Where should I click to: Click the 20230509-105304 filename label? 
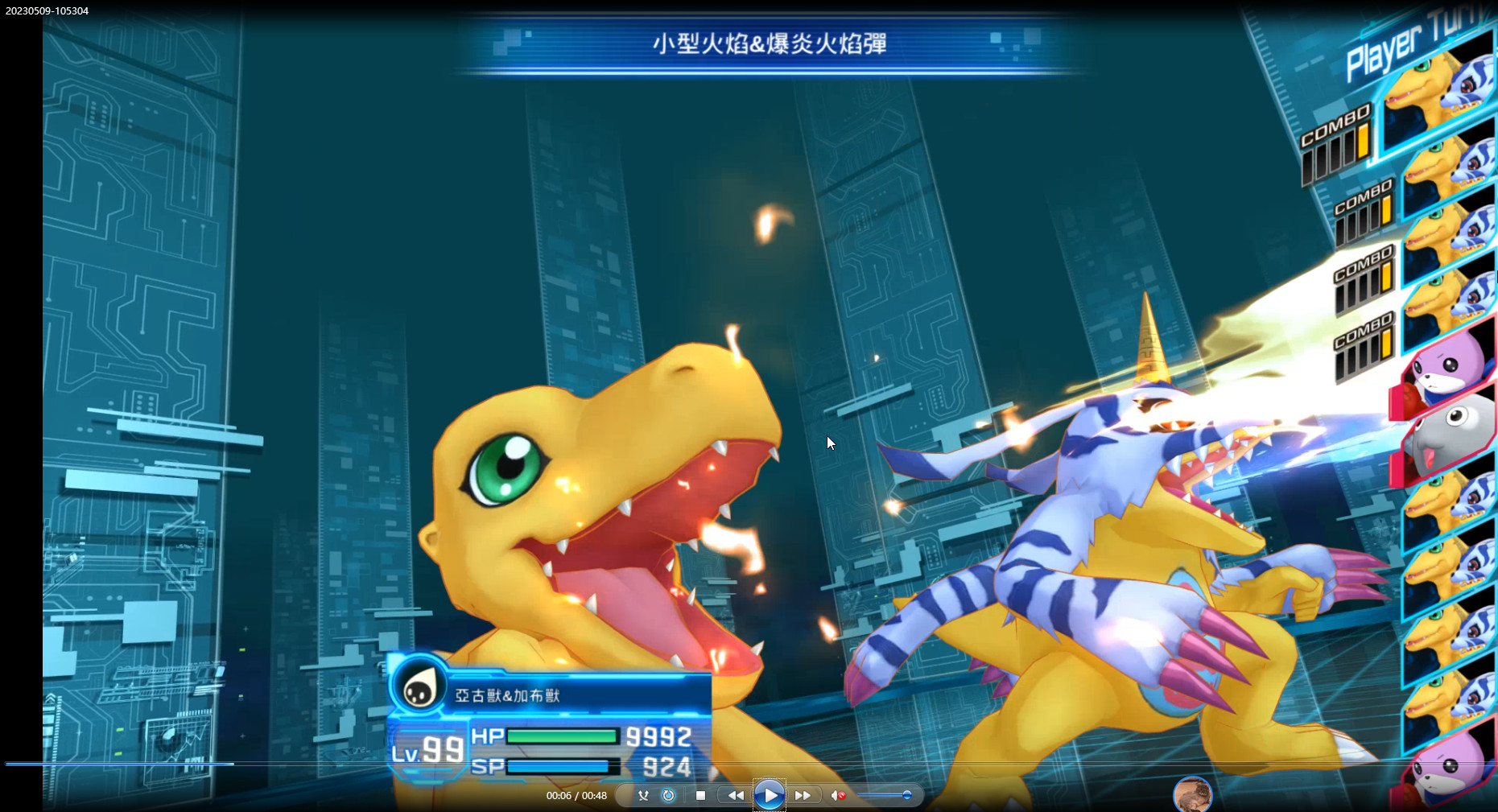pyautogui.click(x=46, y=11)
